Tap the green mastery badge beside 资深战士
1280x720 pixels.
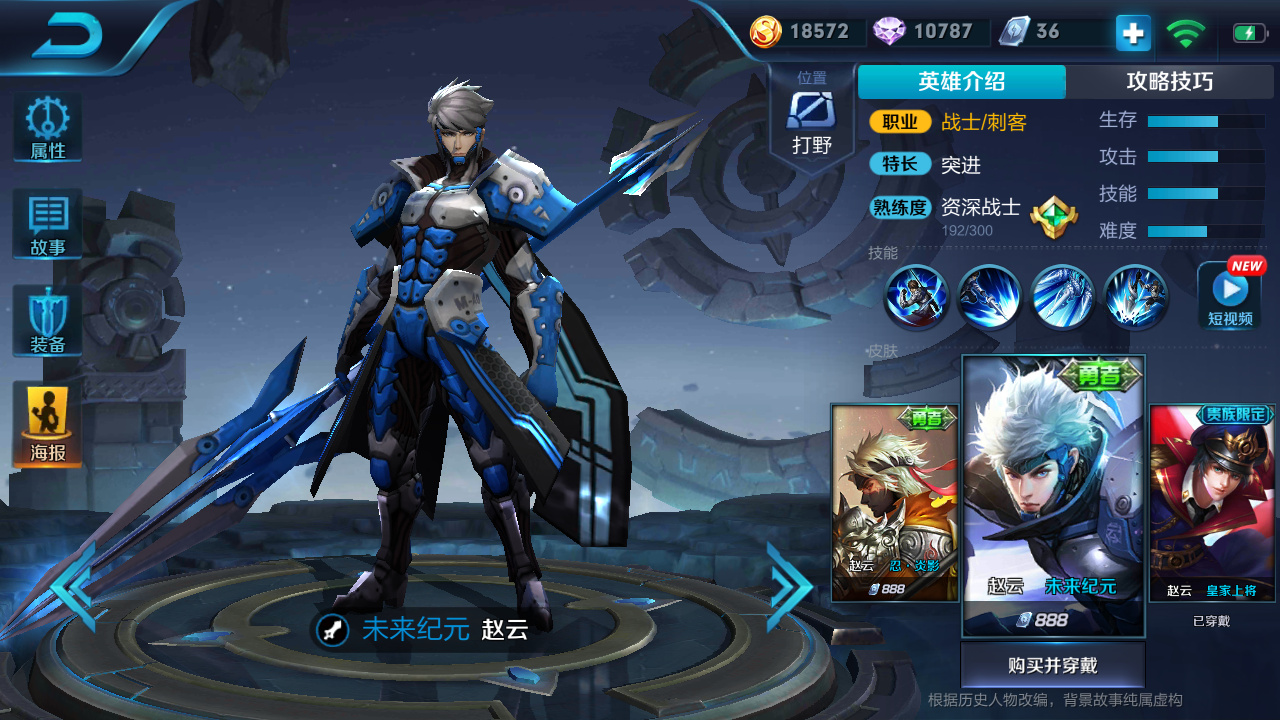1054,216
